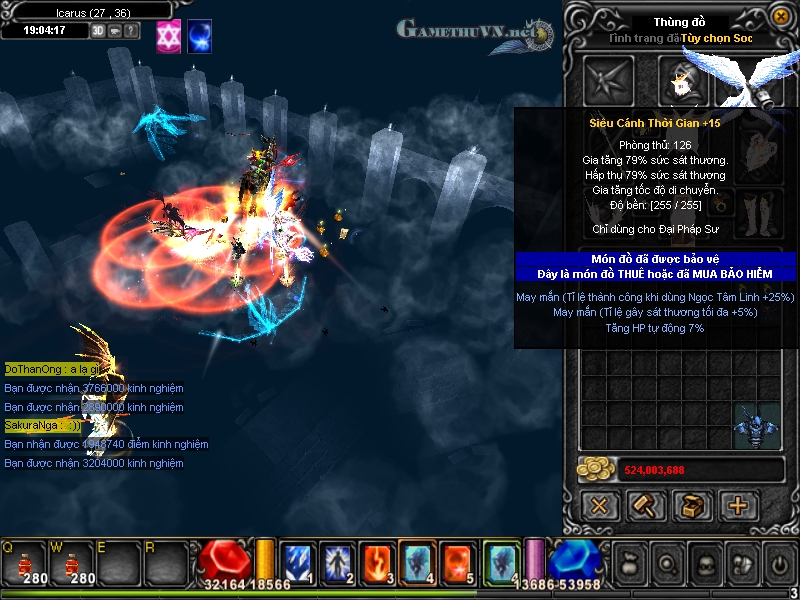Click the gold plus button in inventory
The height and width of the screenshot is (600, 800).
738,505
